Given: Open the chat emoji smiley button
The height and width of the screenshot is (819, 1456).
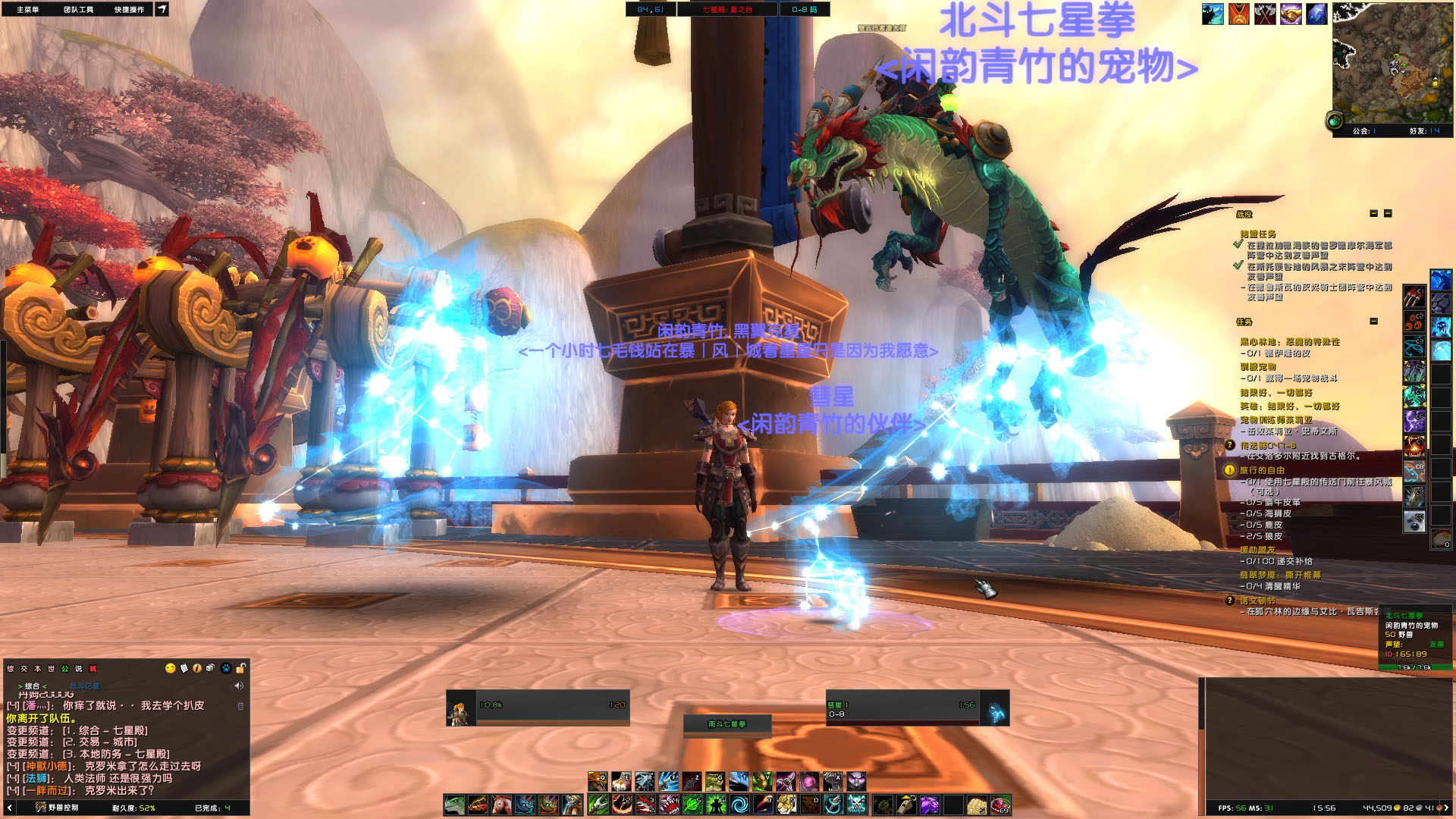Looking at the screenshot, I should pos(170,668).
